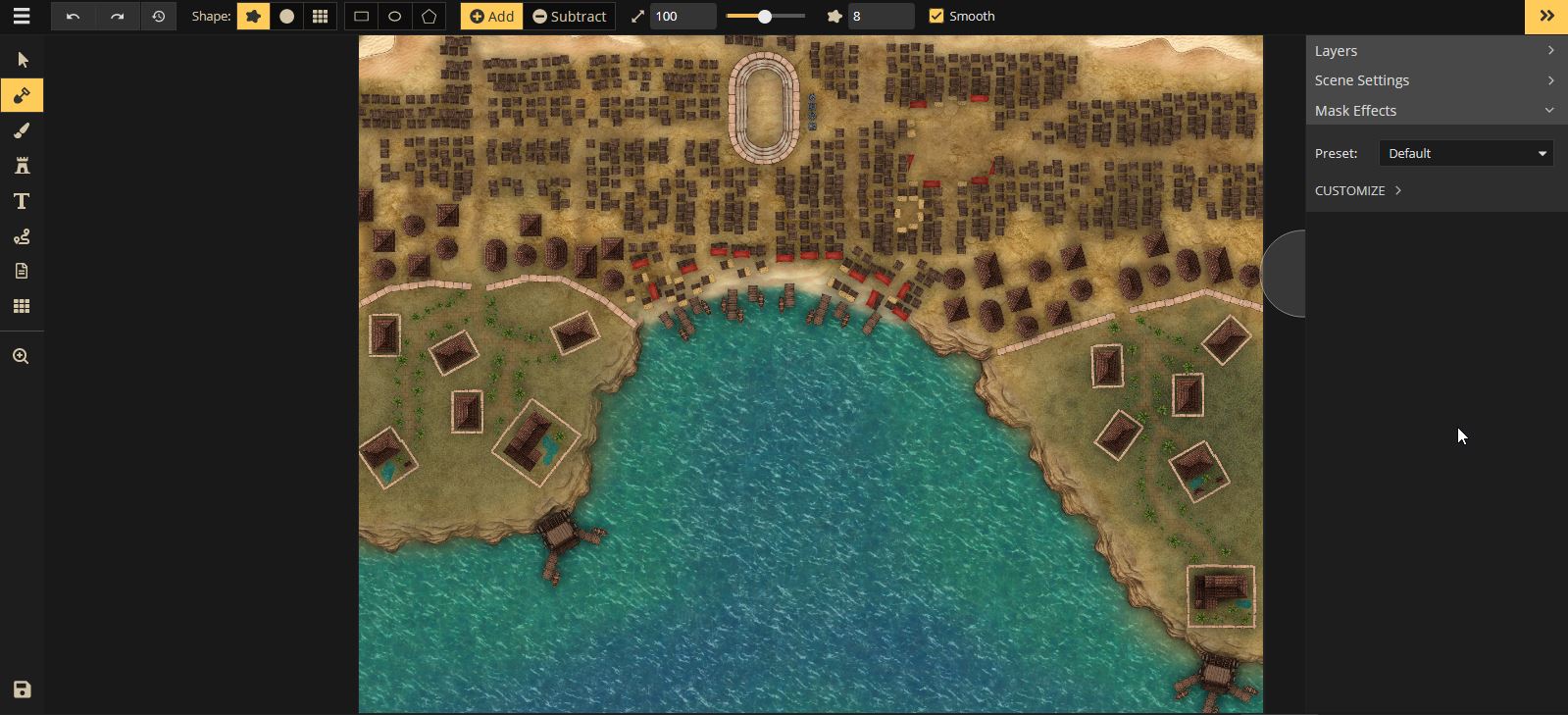Image resolution: width=1568 pixels, height=715 pixels.
Task: Switch to the Brush tool
Action: pyautogui.click(x=22, y=130)
